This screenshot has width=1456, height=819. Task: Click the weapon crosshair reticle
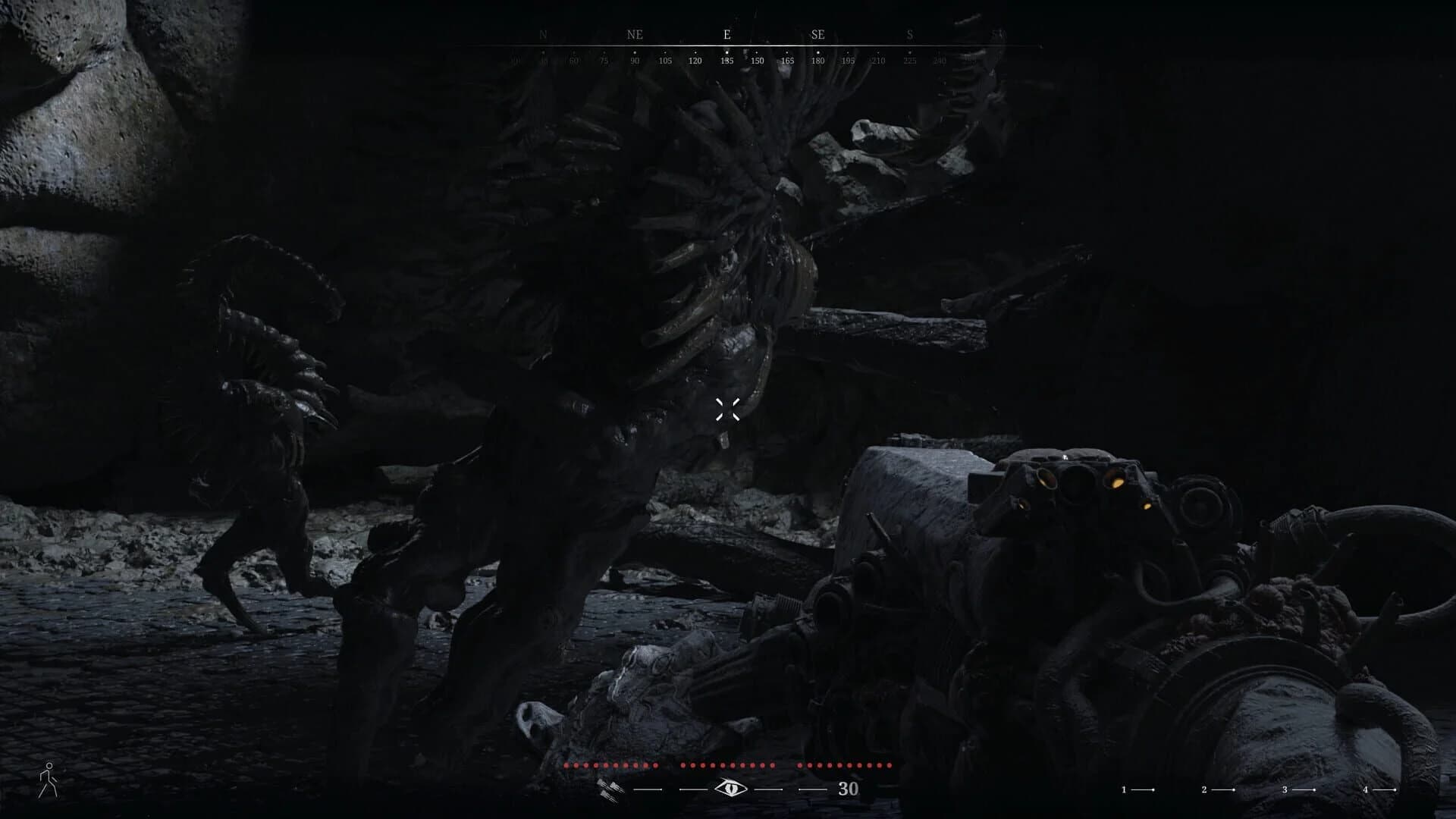[x=728, y=409]
